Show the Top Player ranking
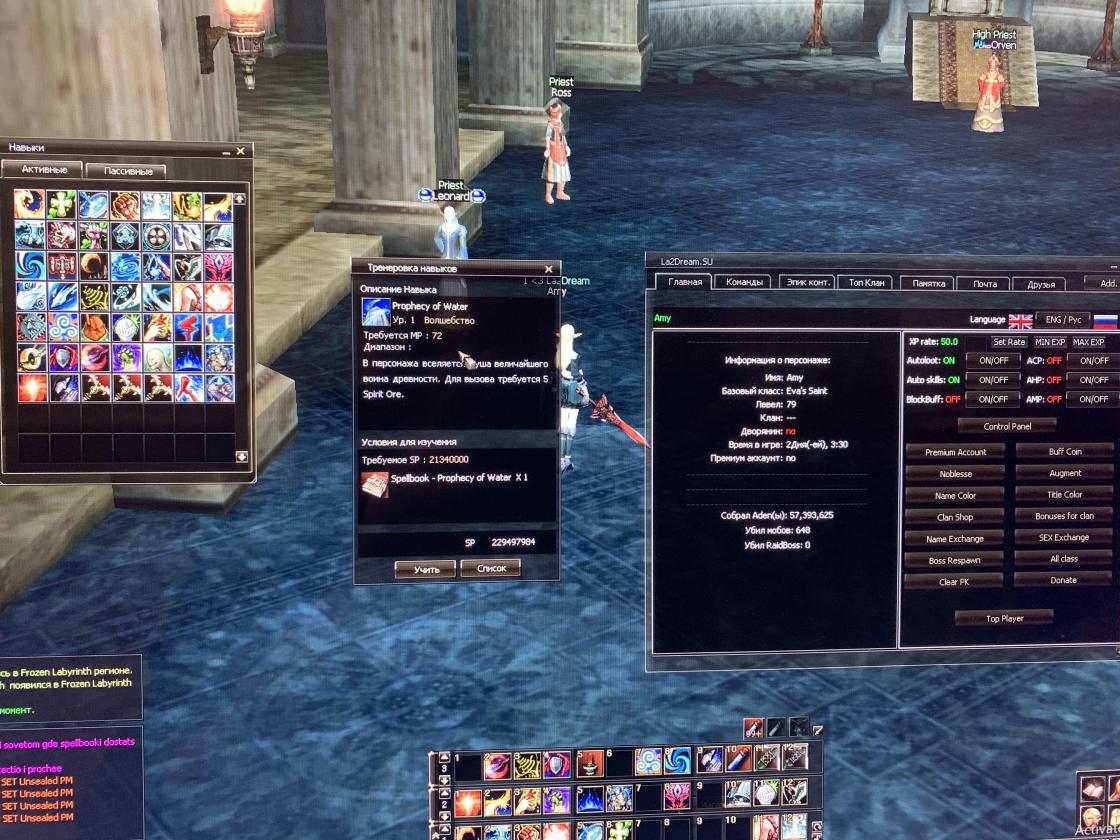Screen dimensions: 1120x840 [x=1004, y=618]
